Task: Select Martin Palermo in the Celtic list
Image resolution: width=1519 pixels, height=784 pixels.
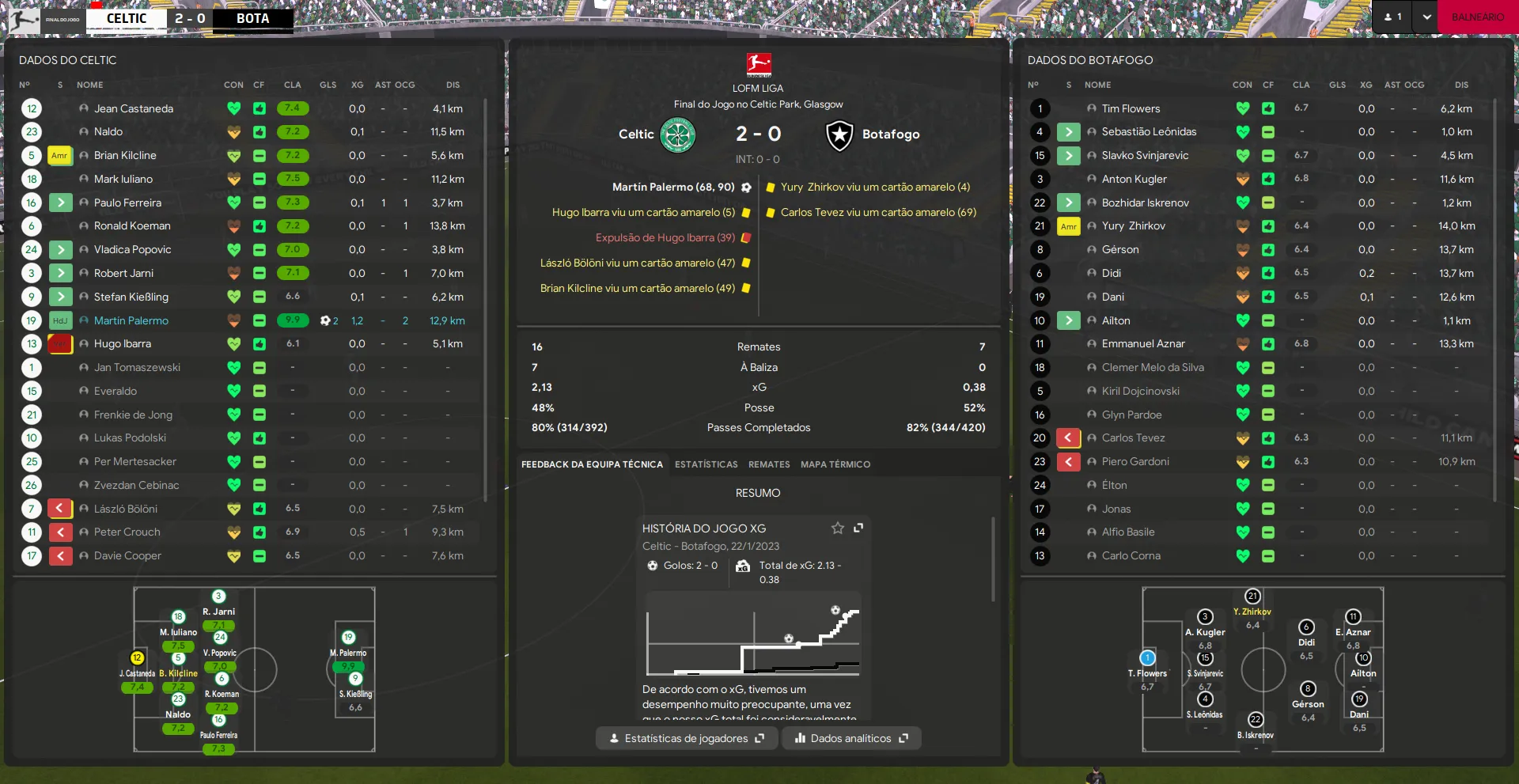Action: (131, 320)
